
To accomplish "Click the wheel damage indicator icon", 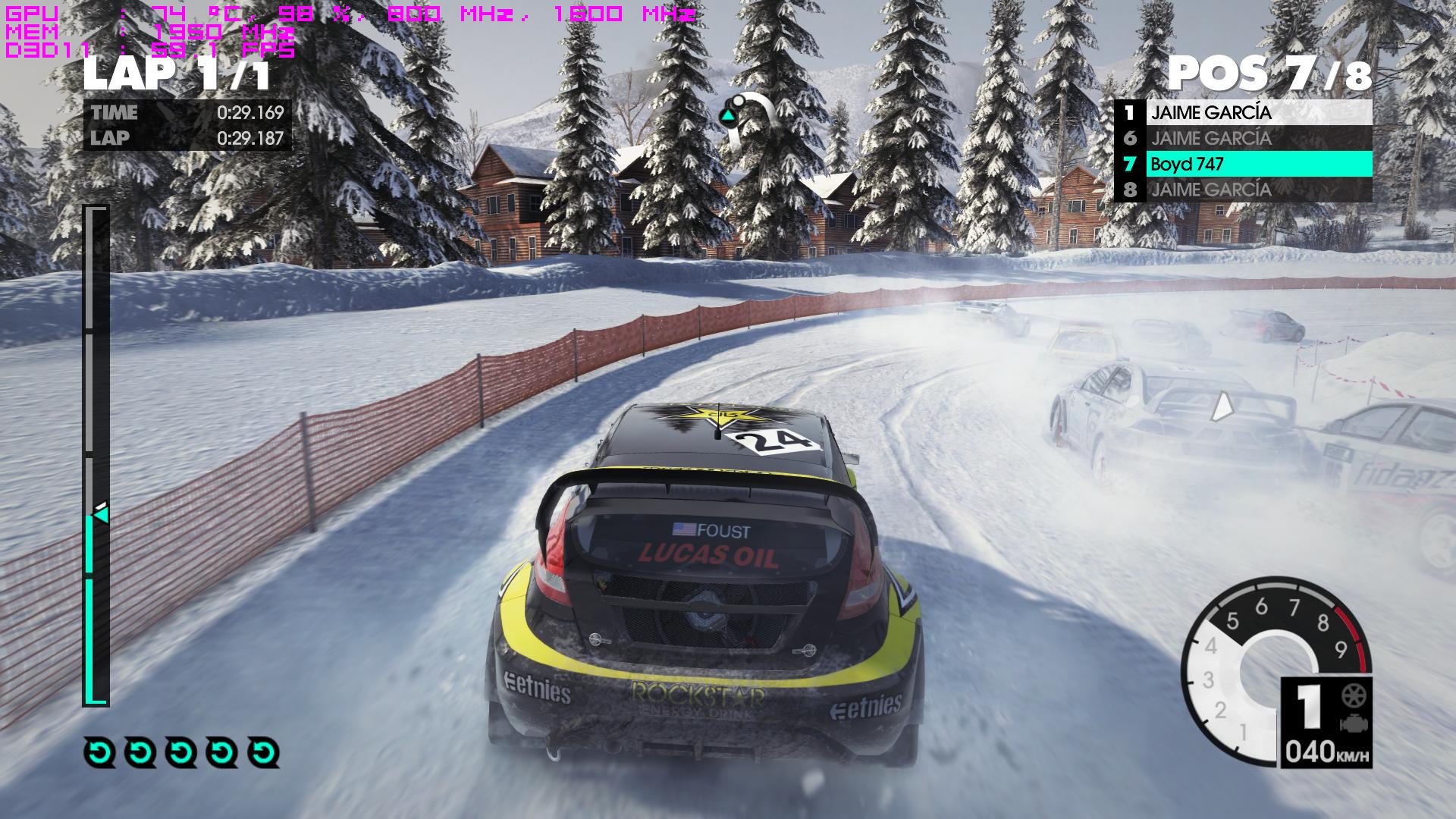I will [x=1350, y=696].
